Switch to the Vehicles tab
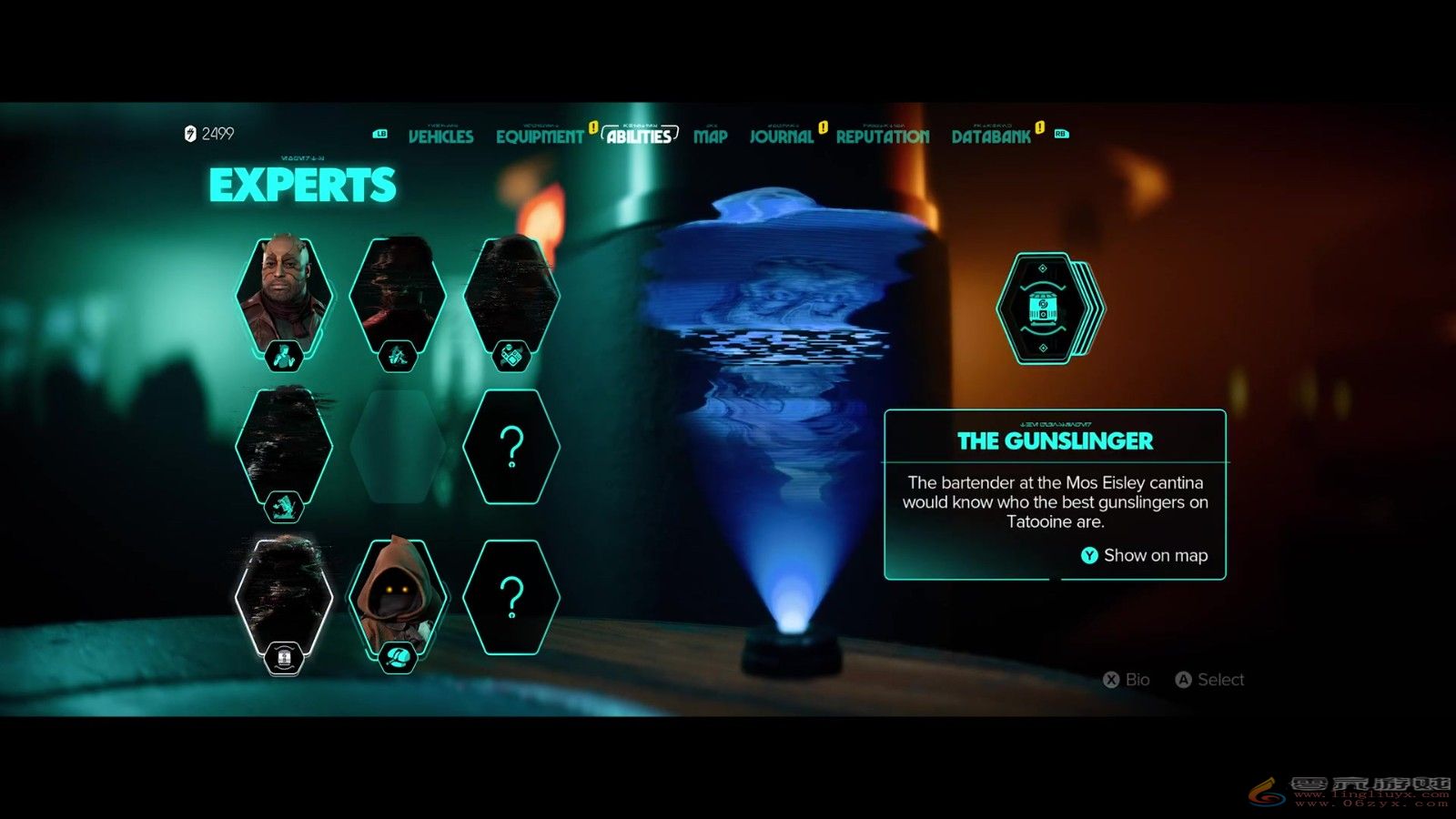The image size is (1456, 819). pos(440,136)
